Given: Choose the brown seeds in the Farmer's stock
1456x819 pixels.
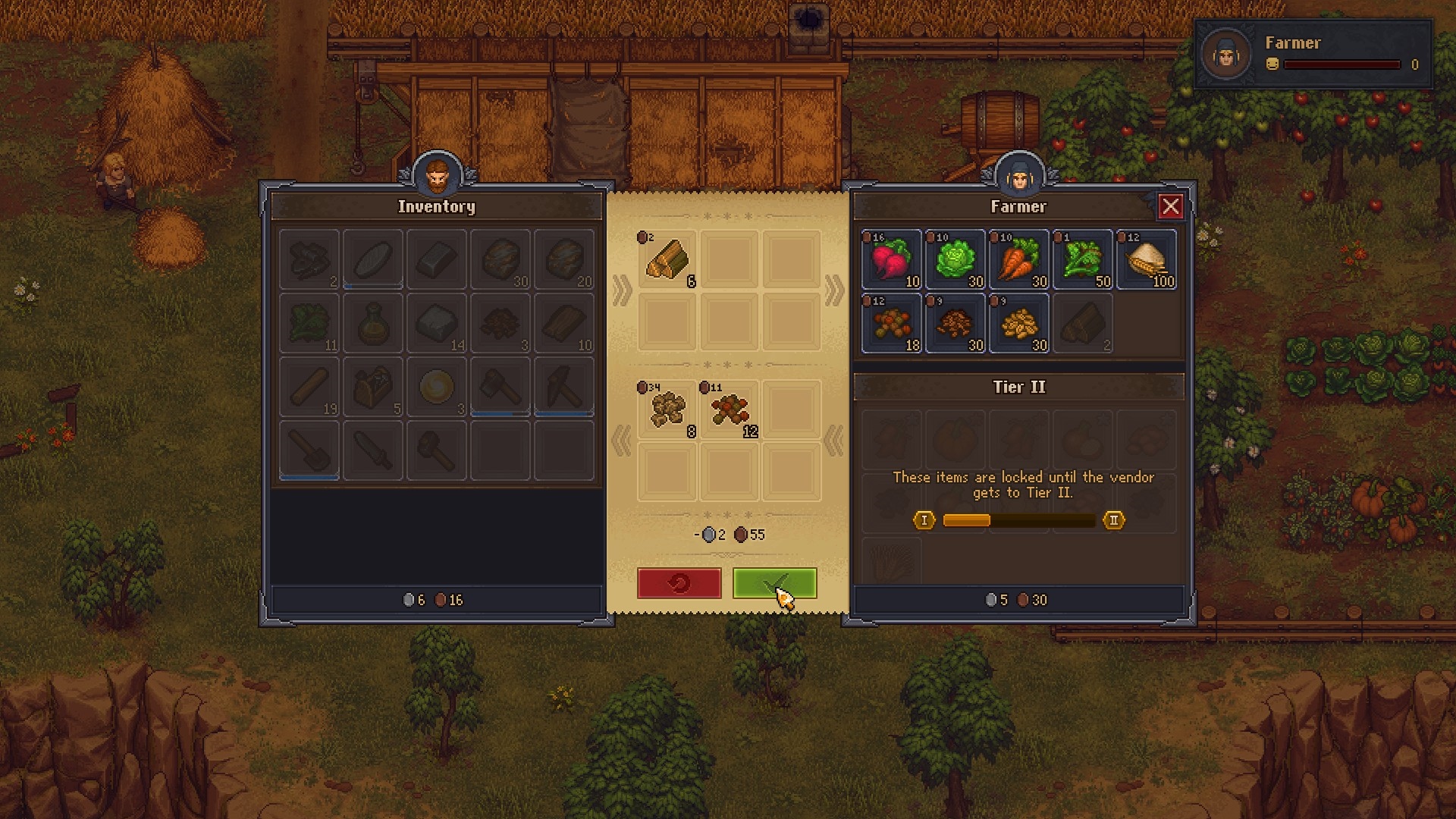Looking at the screenshot, I should pos(955,324).
